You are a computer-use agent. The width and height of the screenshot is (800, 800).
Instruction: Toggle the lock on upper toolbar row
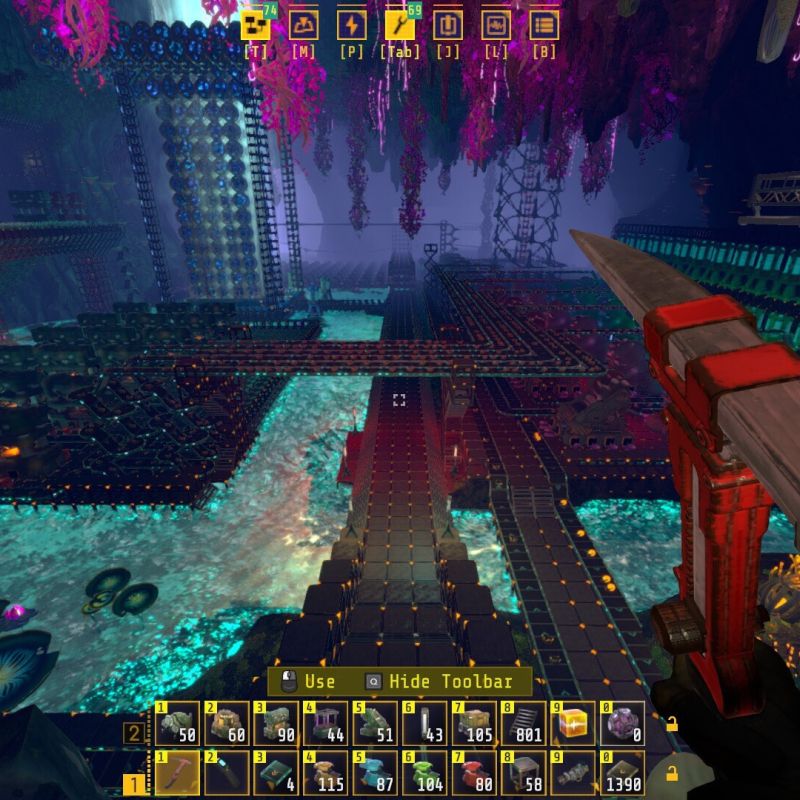673,723
